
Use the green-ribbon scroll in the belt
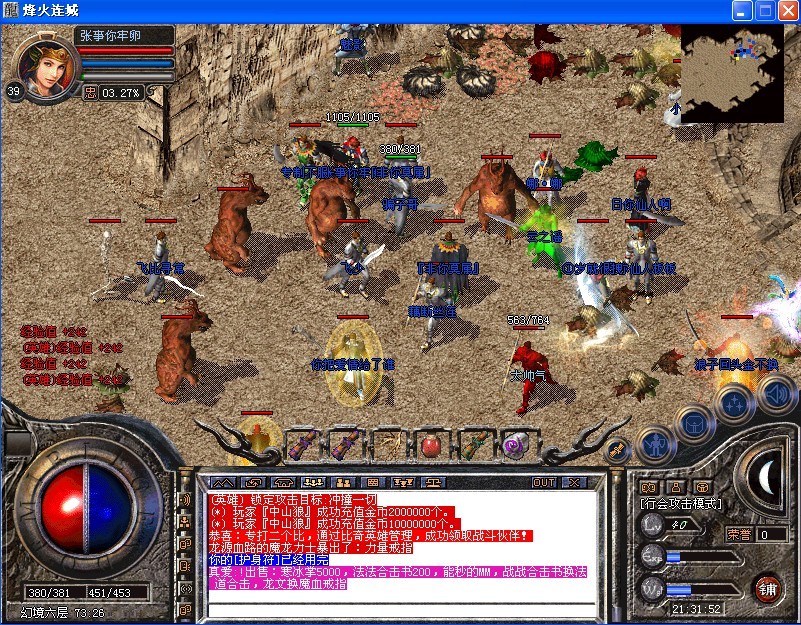(x=475, y=445)
